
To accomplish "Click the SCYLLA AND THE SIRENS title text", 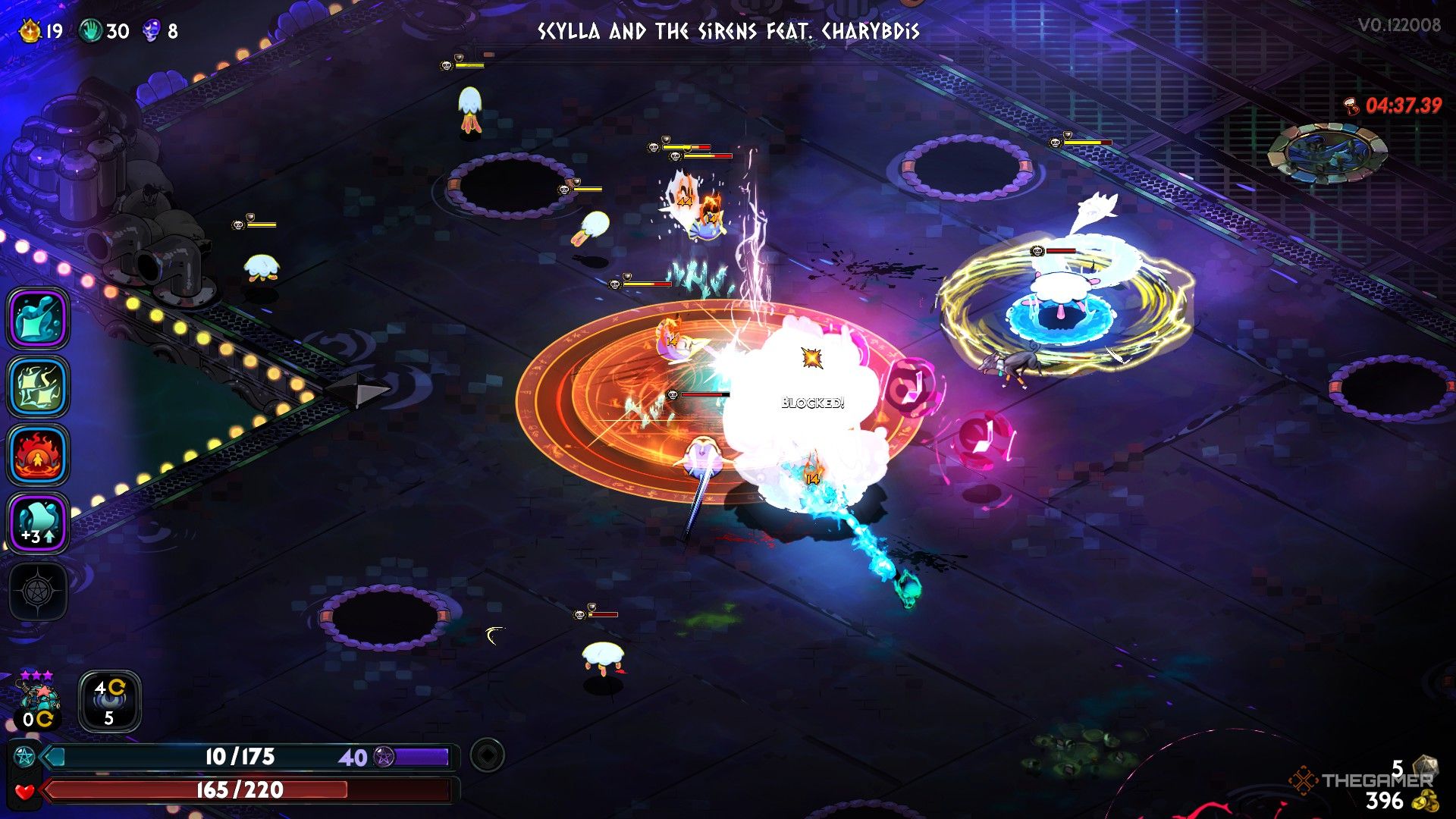I will pos(728,32).
